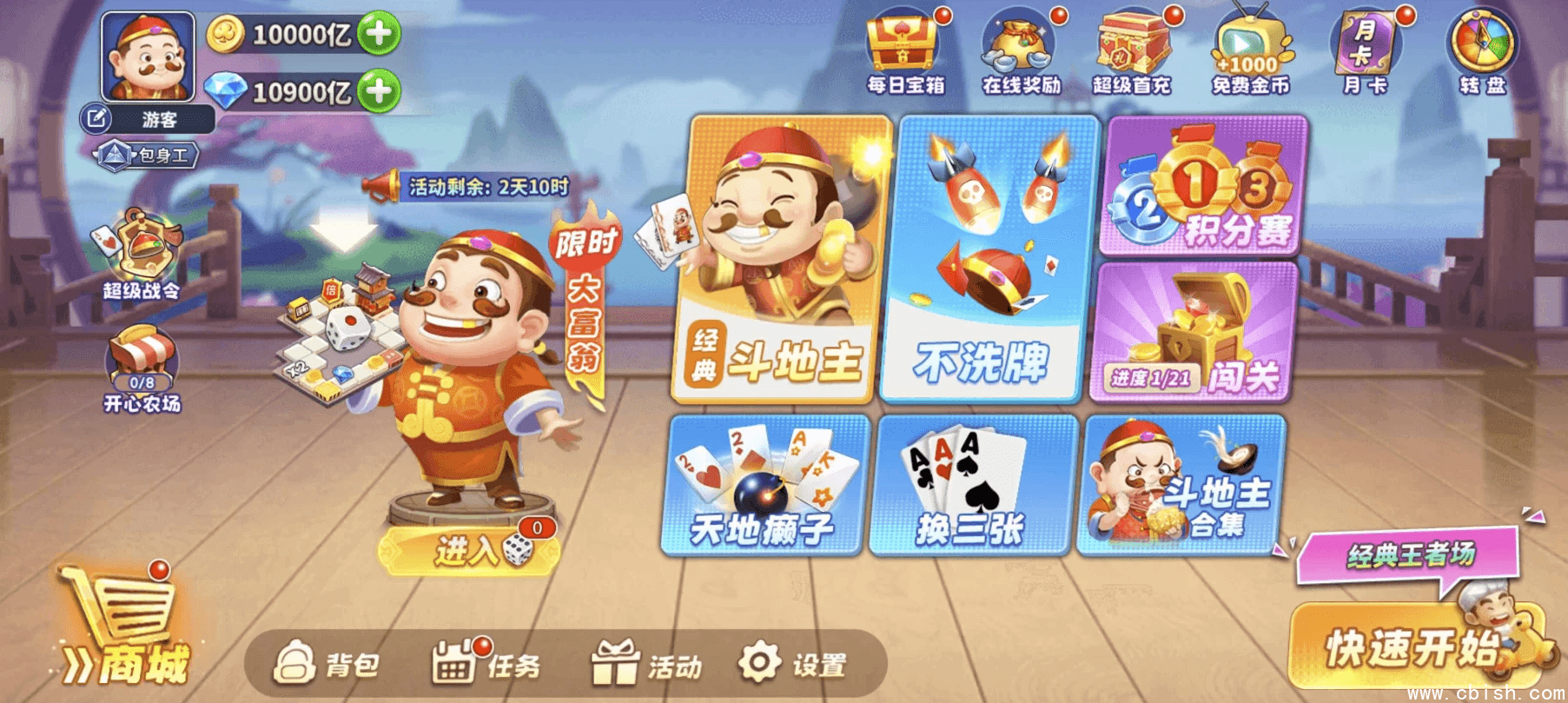Image resolution: width=1568 pixels, height=703 pixels.
Task: Select the 不洗牌 game mode card
Action: tap(980, 261)
